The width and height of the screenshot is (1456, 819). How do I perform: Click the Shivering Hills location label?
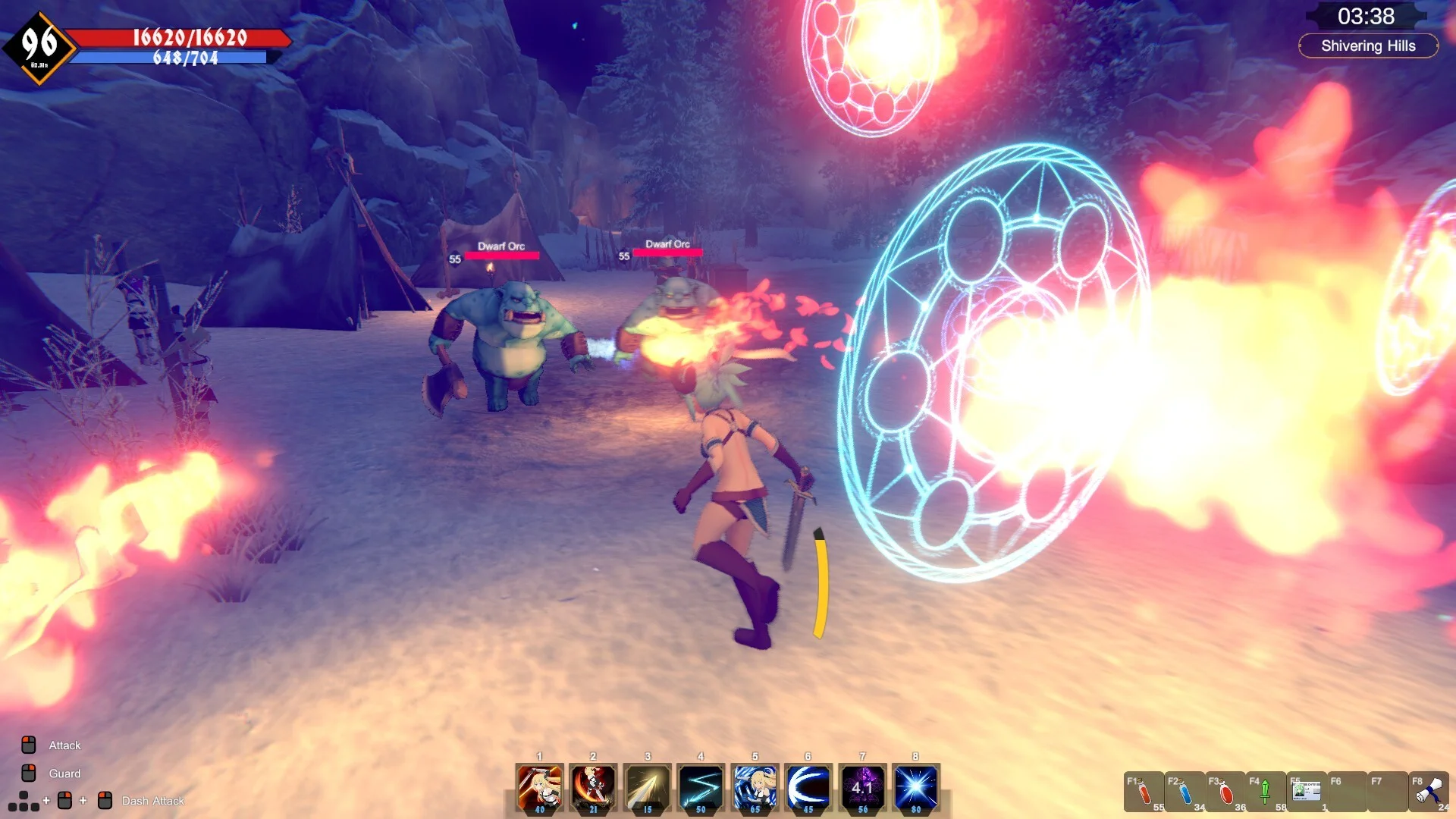(x=1368, y=46)
